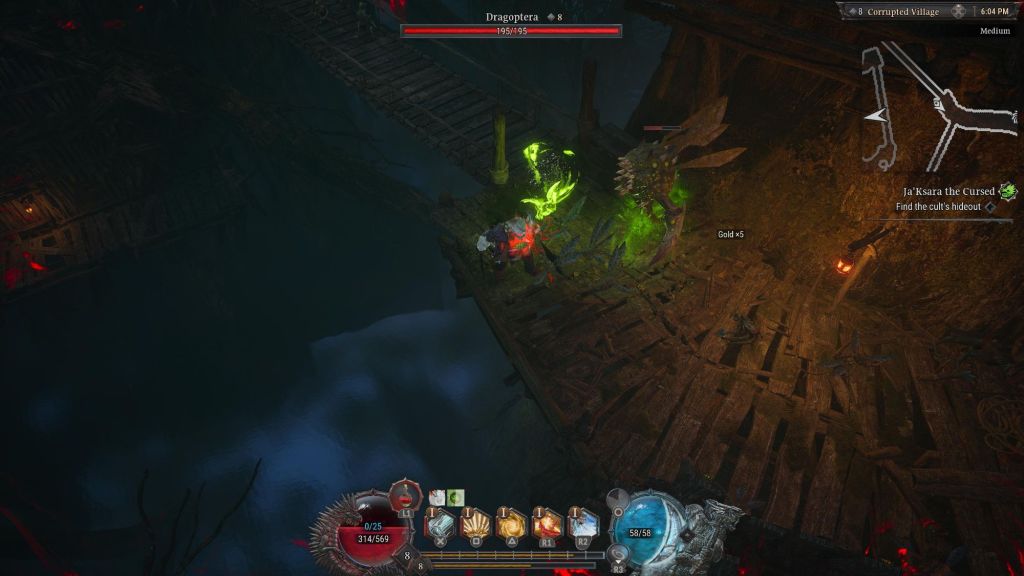The height and width of the screenshot is (576, 1024).
Task: Activate the golden fan burst skill
Action: coord(475,524)
